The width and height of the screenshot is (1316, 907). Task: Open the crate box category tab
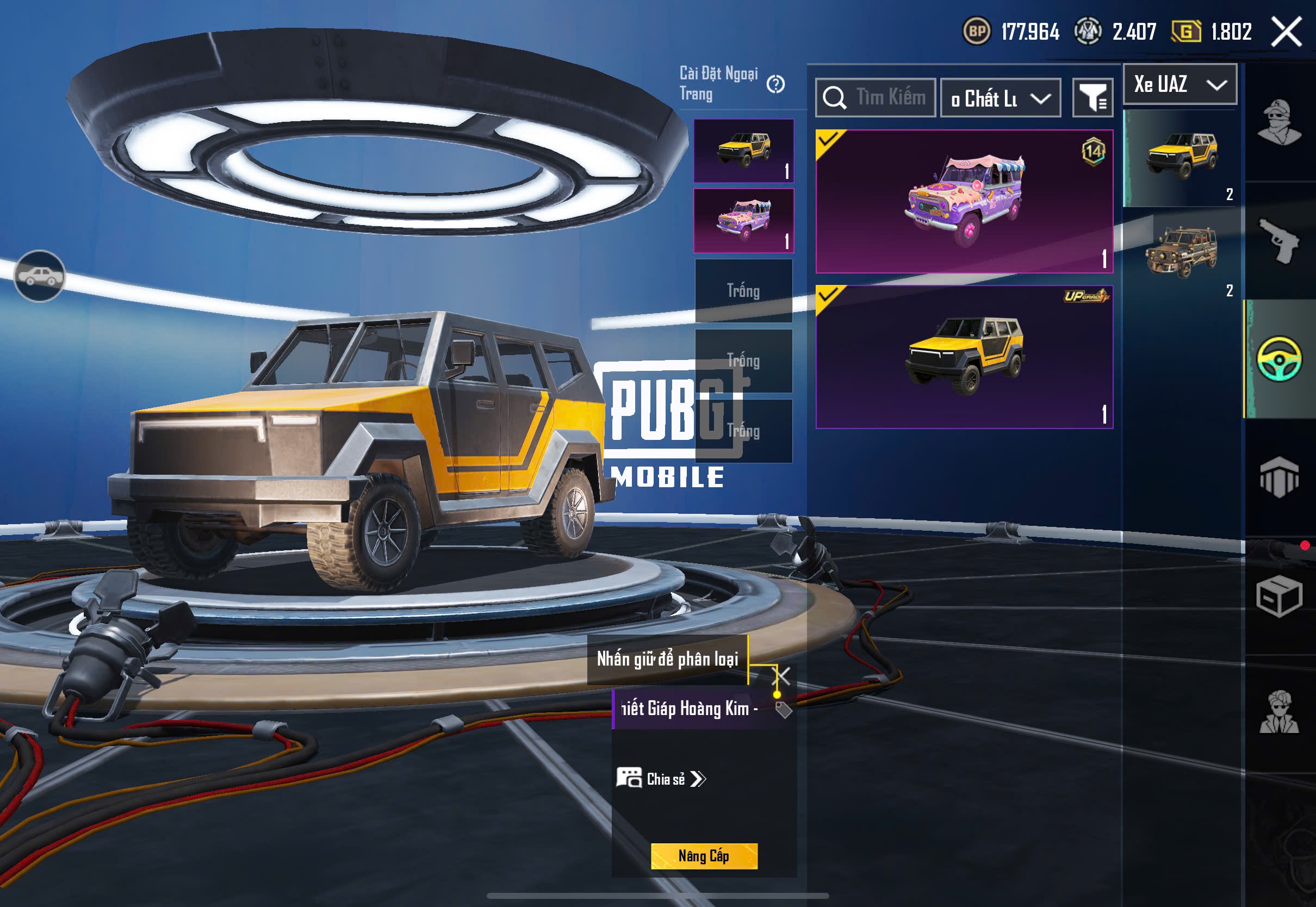point(1279,597)
